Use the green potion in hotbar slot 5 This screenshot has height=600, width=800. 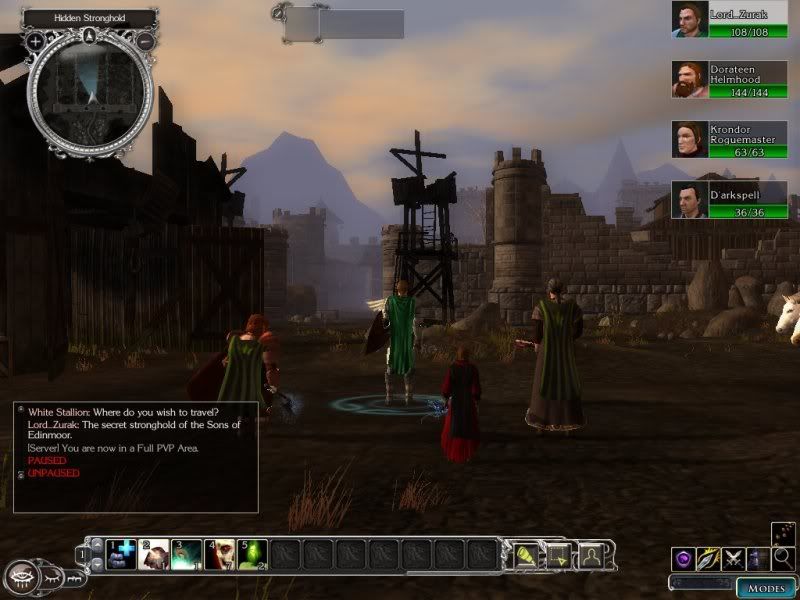[252, 554]
